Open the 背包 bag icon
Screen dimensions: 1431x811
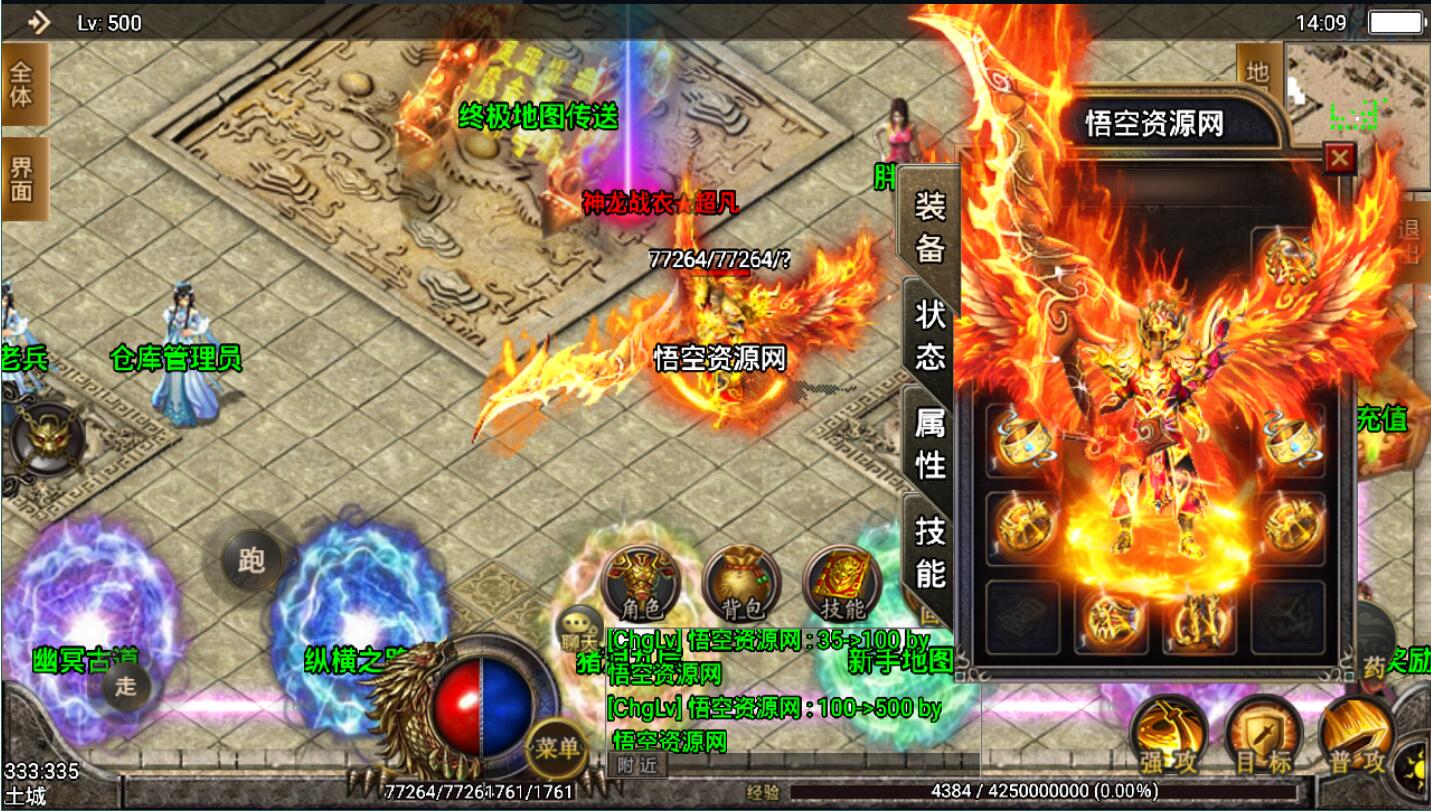pos(741,583)
